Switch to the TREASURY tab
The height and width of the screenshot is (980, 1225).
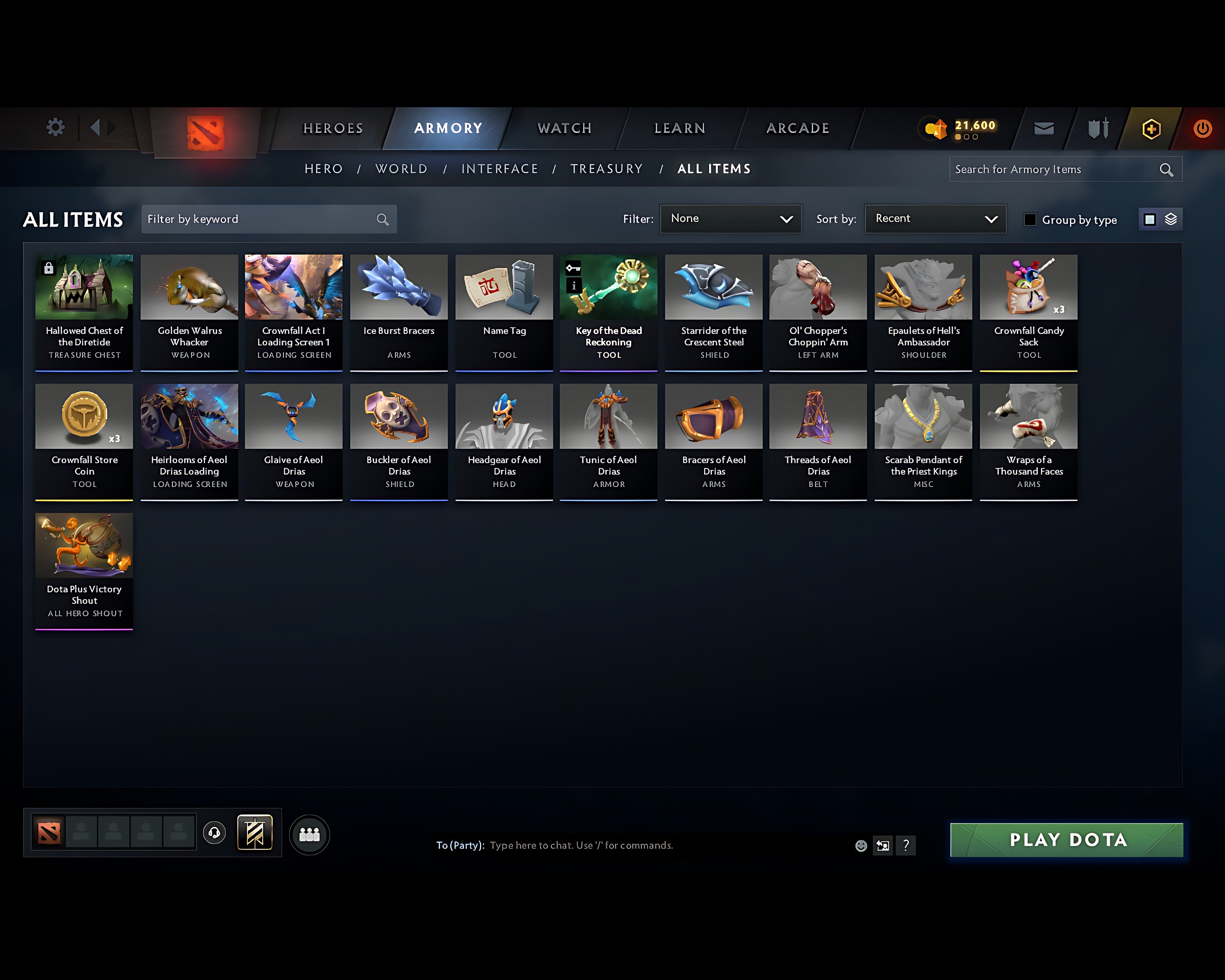(607, 169)
